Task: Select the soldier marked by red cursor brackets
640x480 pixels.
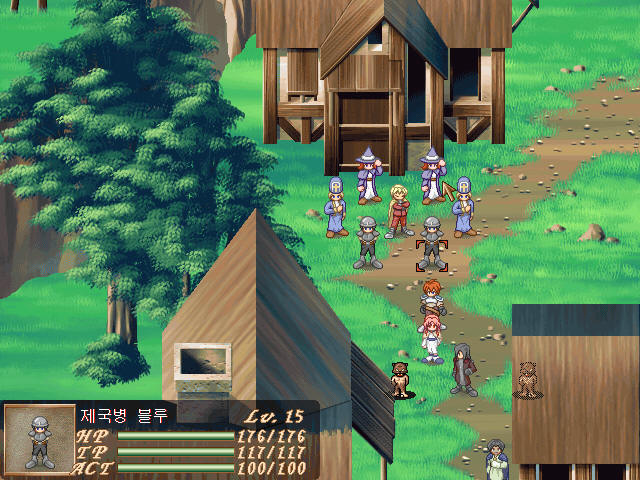Action: [x=431, y=243]
